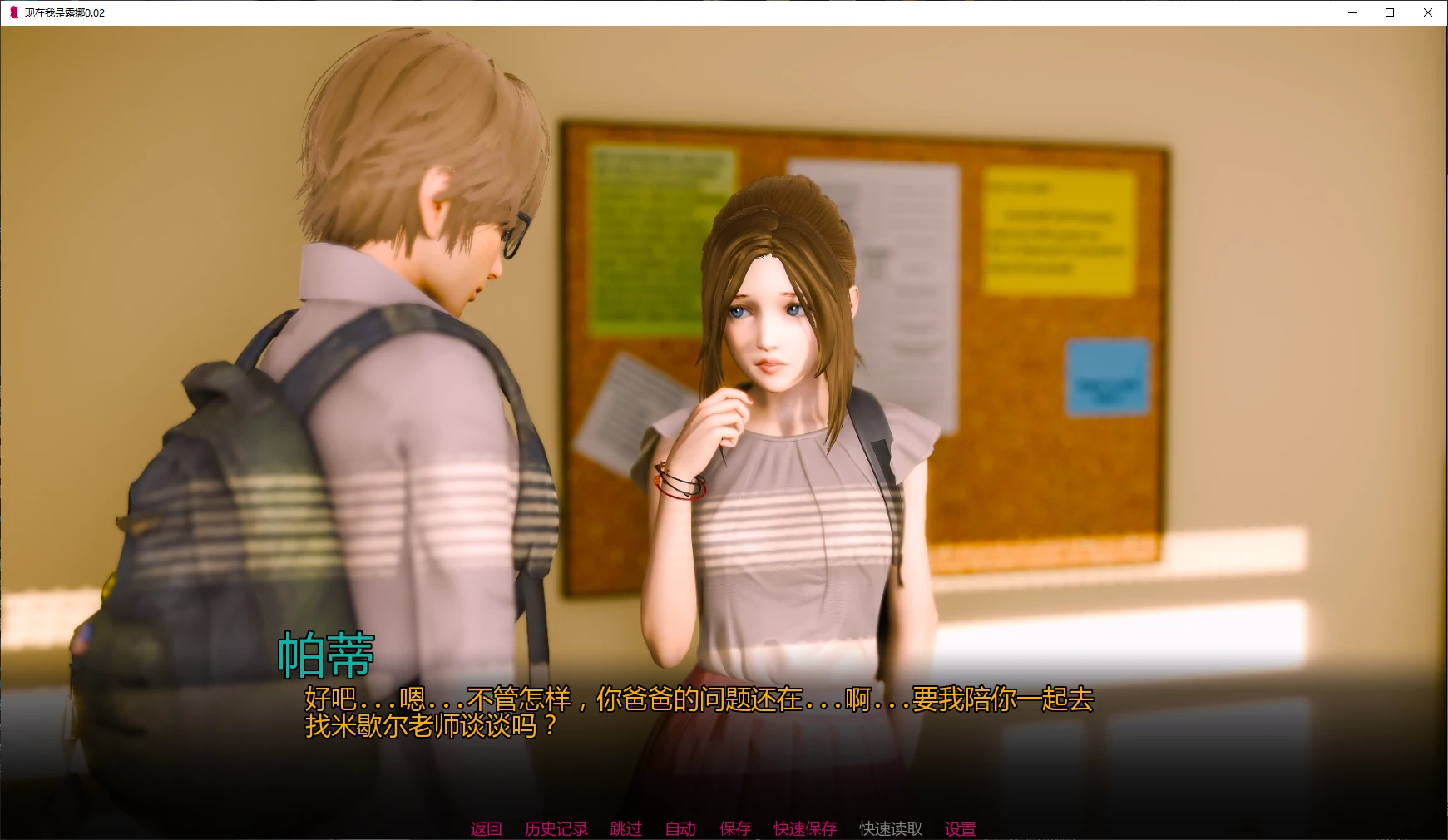
Task: Click 保存 on the bottom quick menu
Action: coord(734,828)
